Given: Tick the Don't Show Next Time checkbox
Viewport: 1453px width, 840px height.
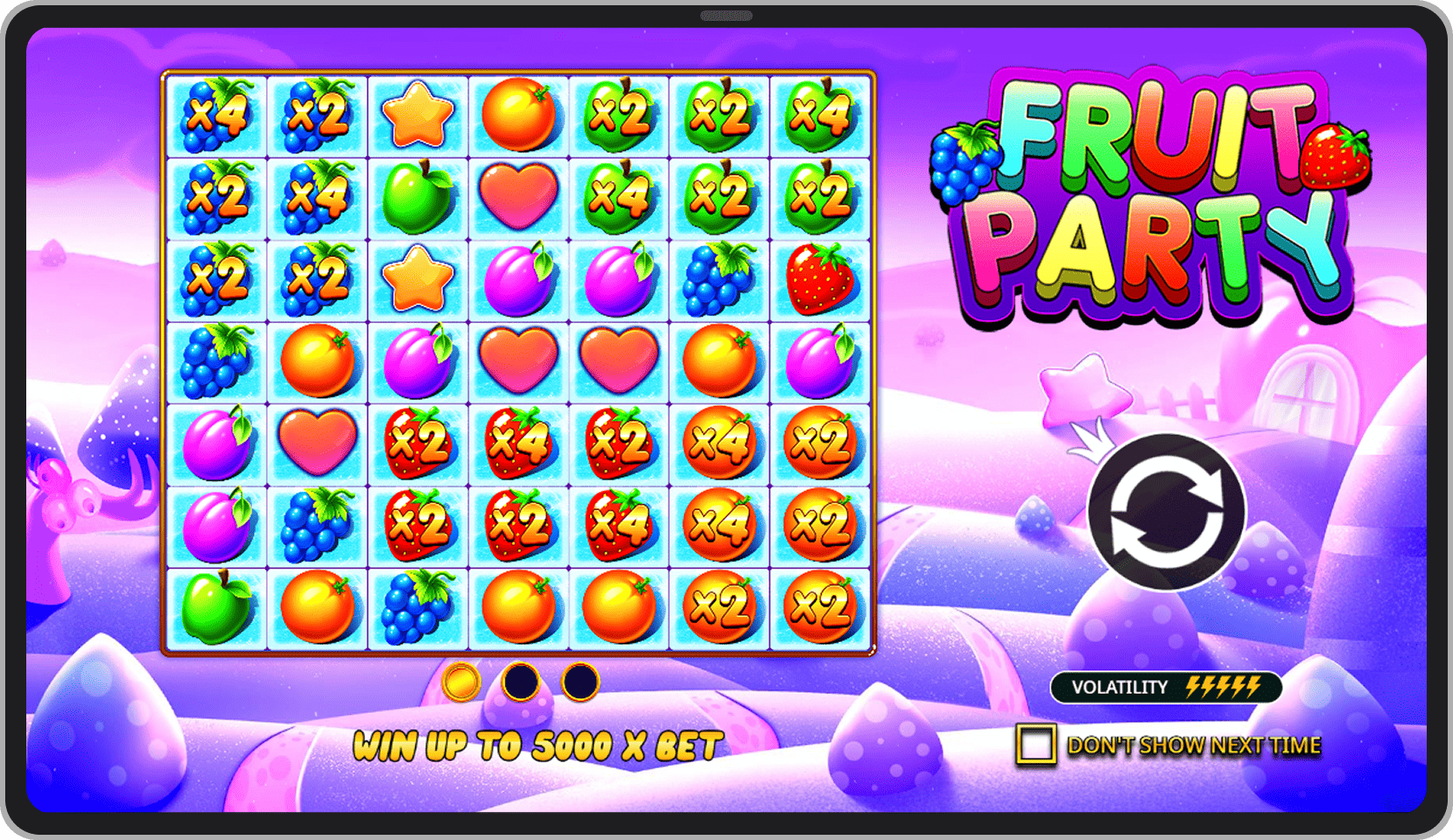Looking at the screenshot, I should coord(1035,745).
